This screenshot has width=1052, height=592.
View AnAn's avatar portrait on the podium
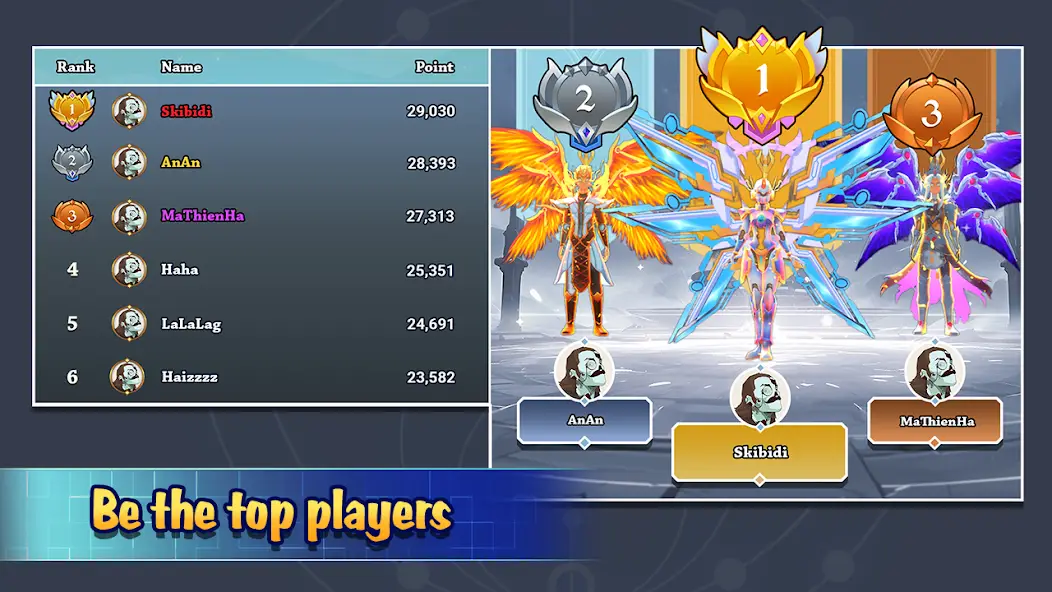[584, 370]
